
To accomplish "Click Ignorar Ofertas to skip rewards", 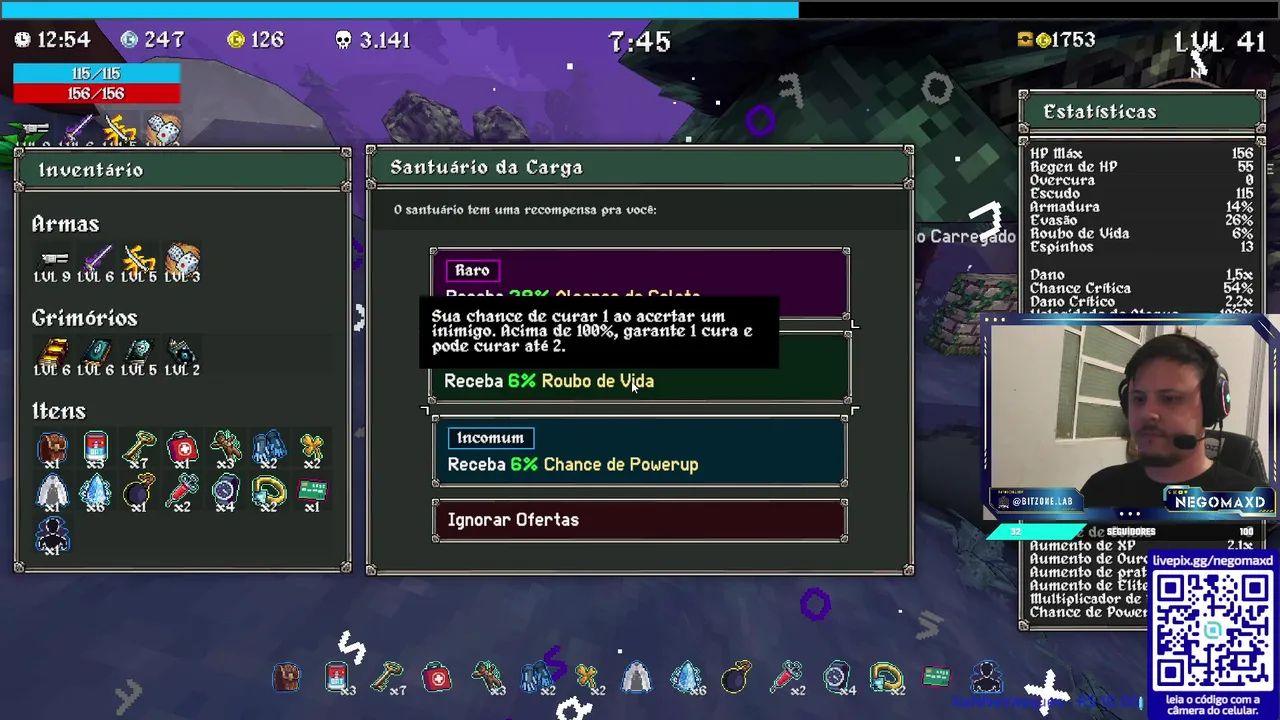I will pos(640,520).
